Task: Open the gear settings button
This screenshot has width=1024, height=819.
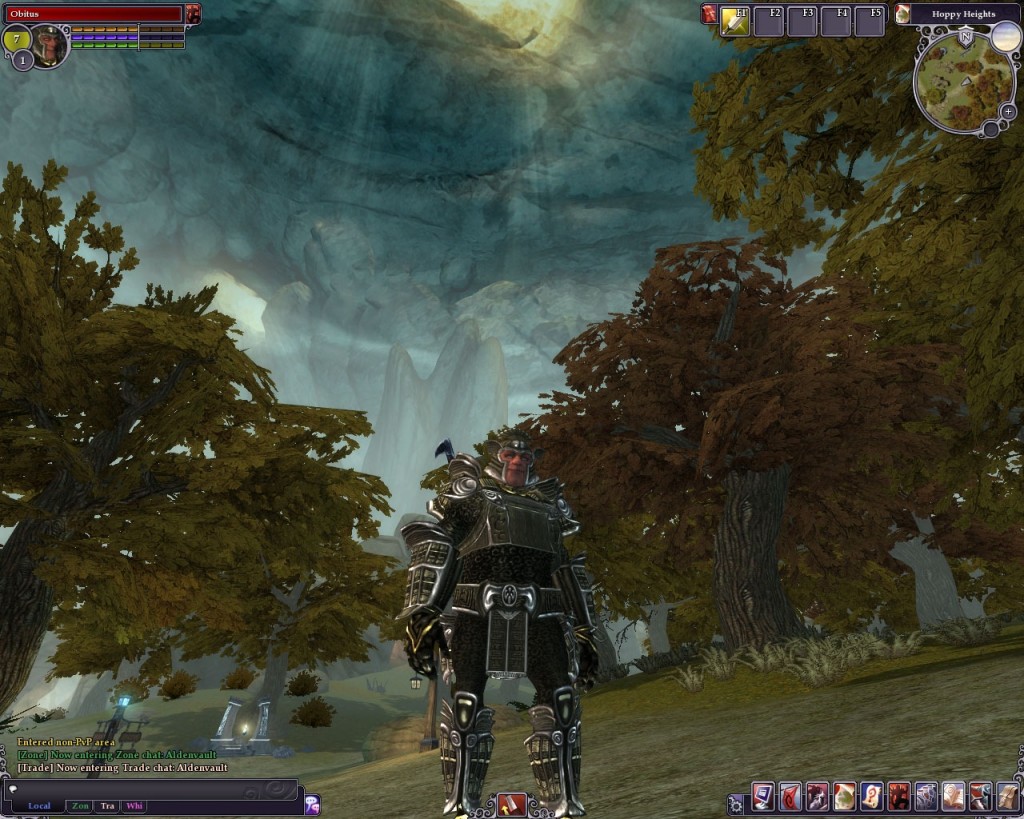Action: pos(737,803)
